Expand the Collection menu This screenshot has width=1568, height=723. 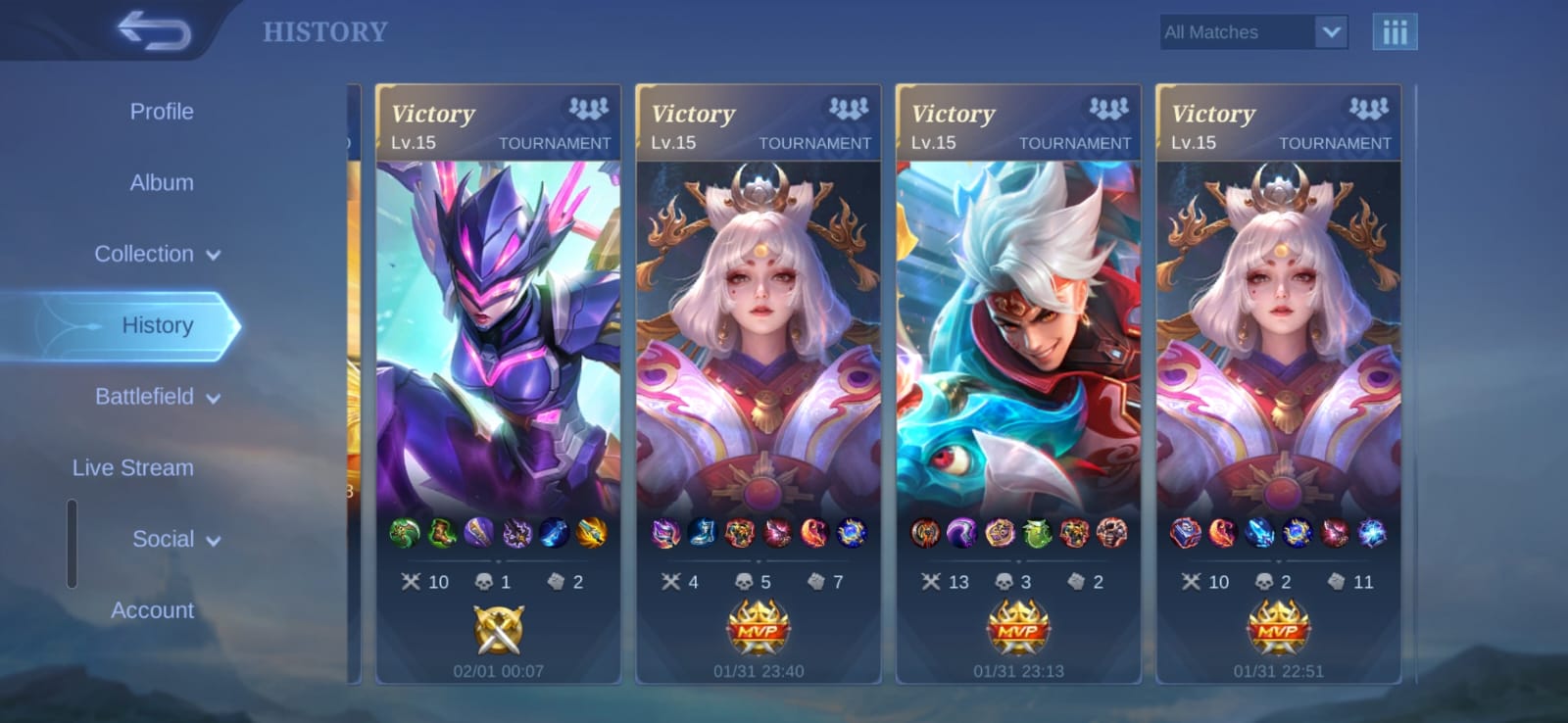157,255
